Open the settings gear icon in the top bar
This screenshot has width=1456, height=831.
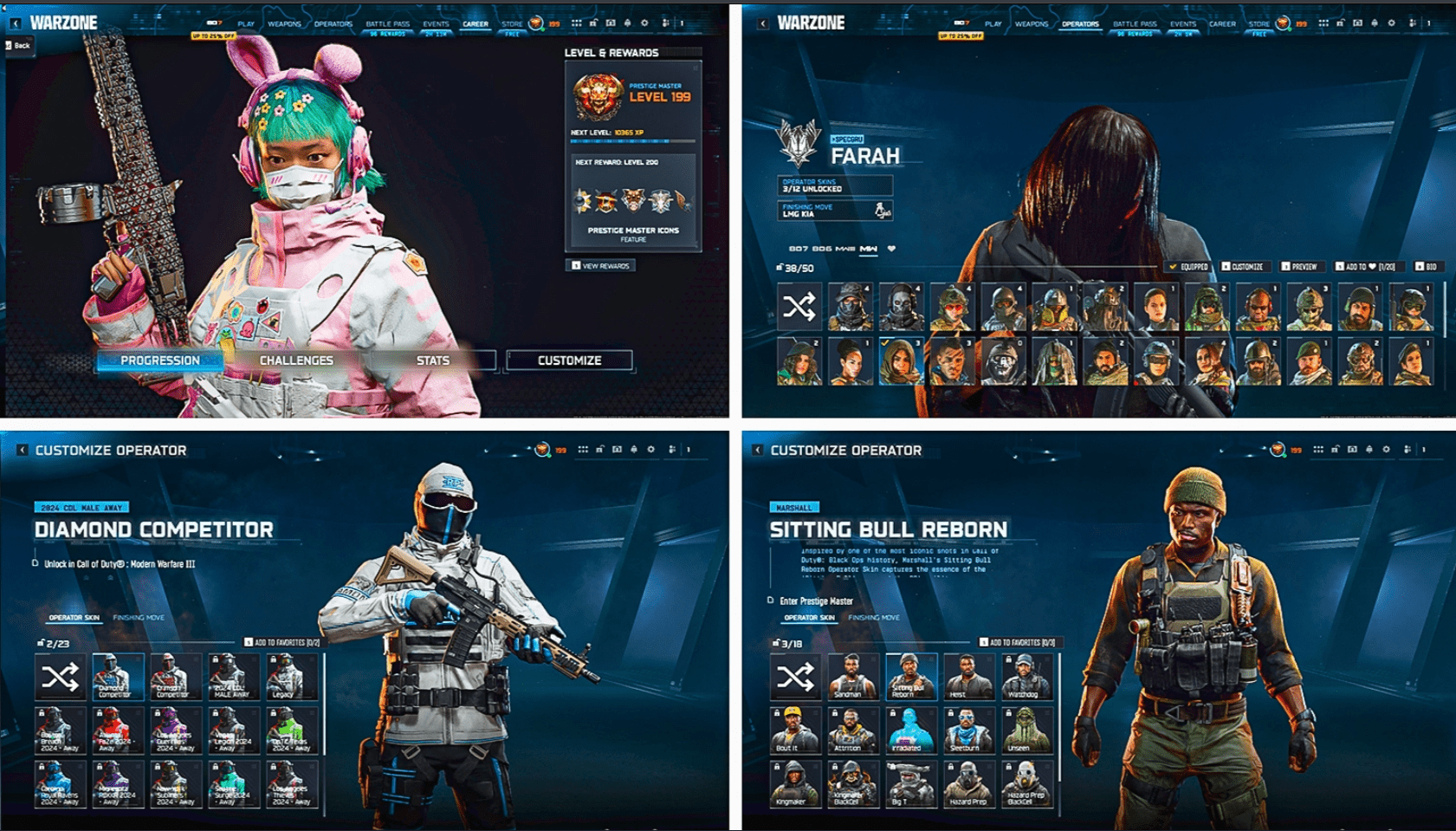click(646, 23)
